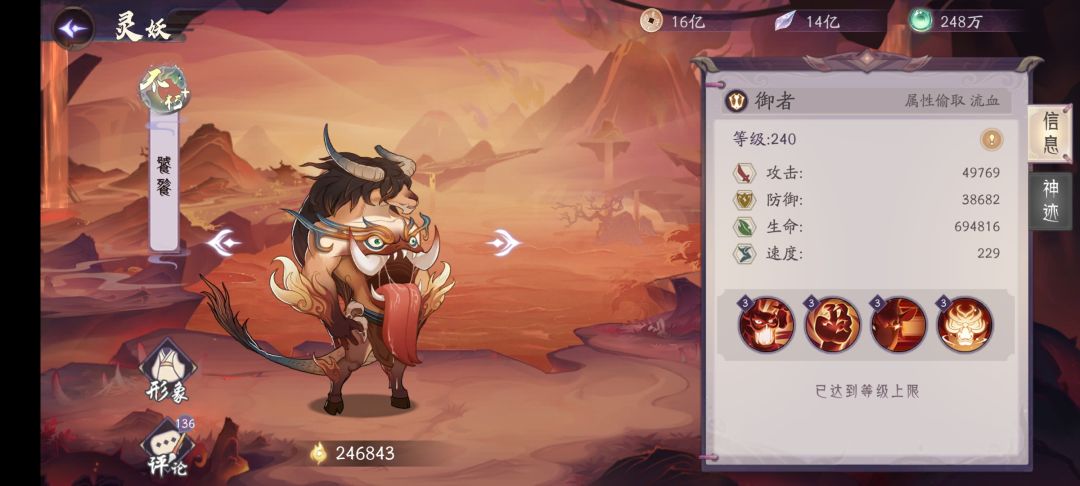Go back using the top-left arrow

click(73, 28)
